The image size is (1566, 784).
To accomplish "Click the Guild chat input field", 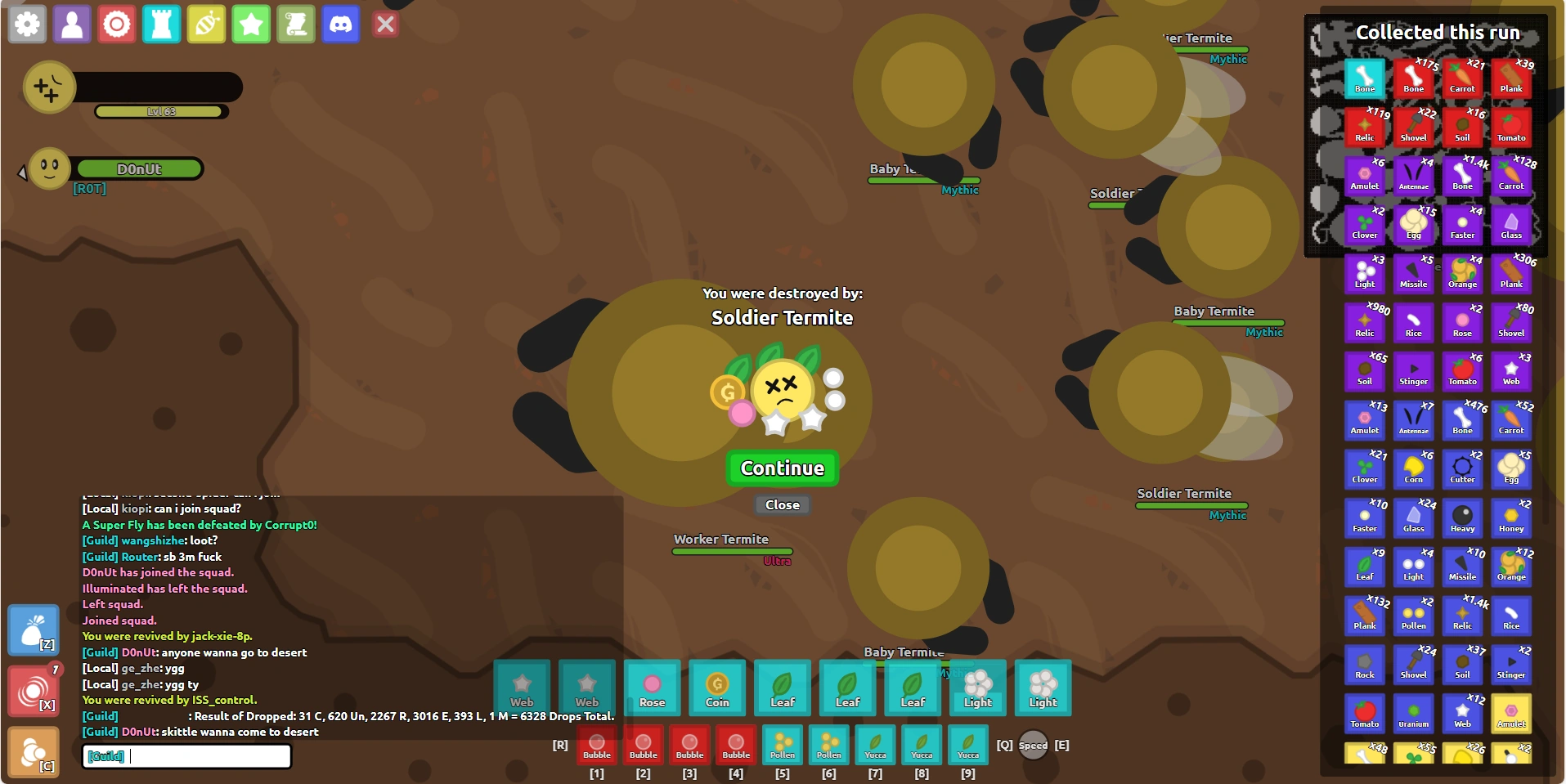I will tap(186, 756).
